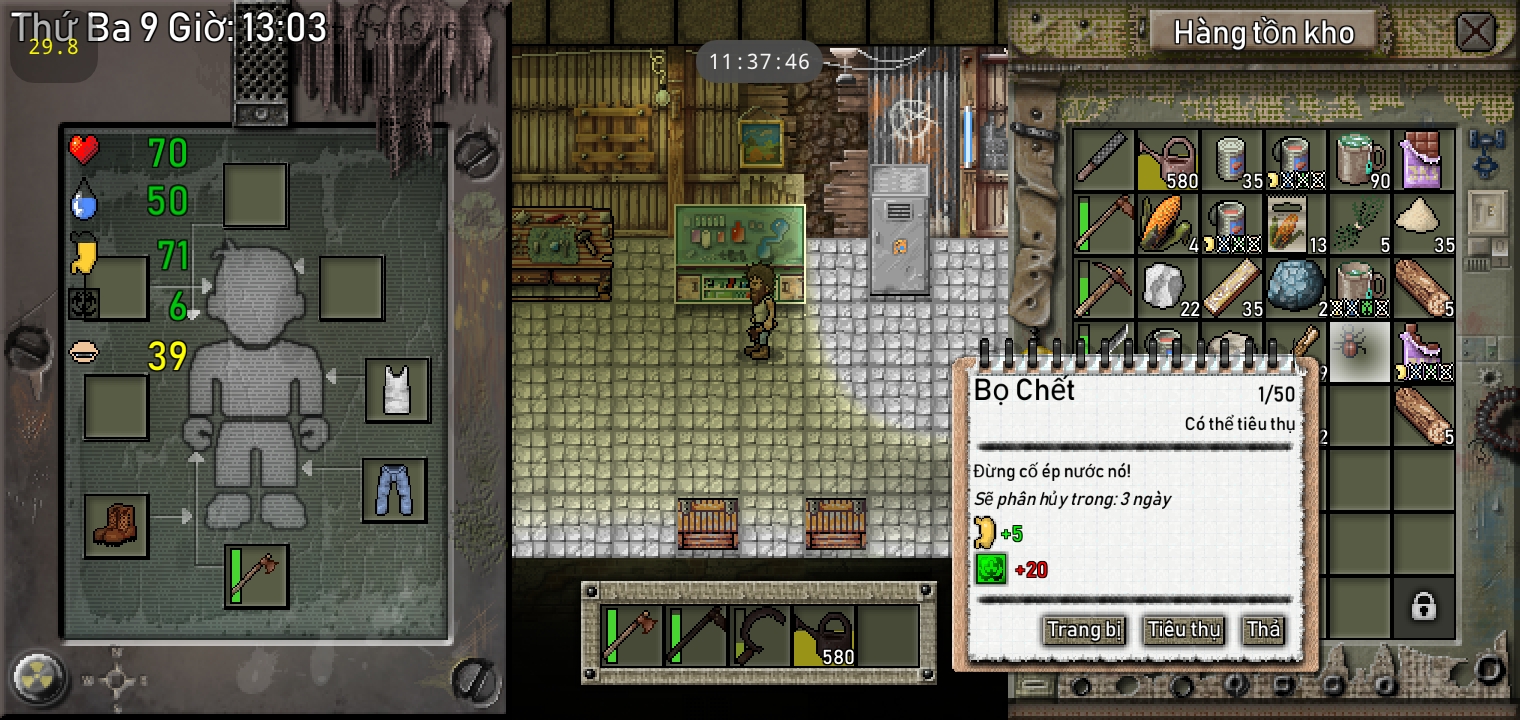Open the radiation symbol button
Image resolution: width=1520 pixels, height=720 pixels.
40,679
